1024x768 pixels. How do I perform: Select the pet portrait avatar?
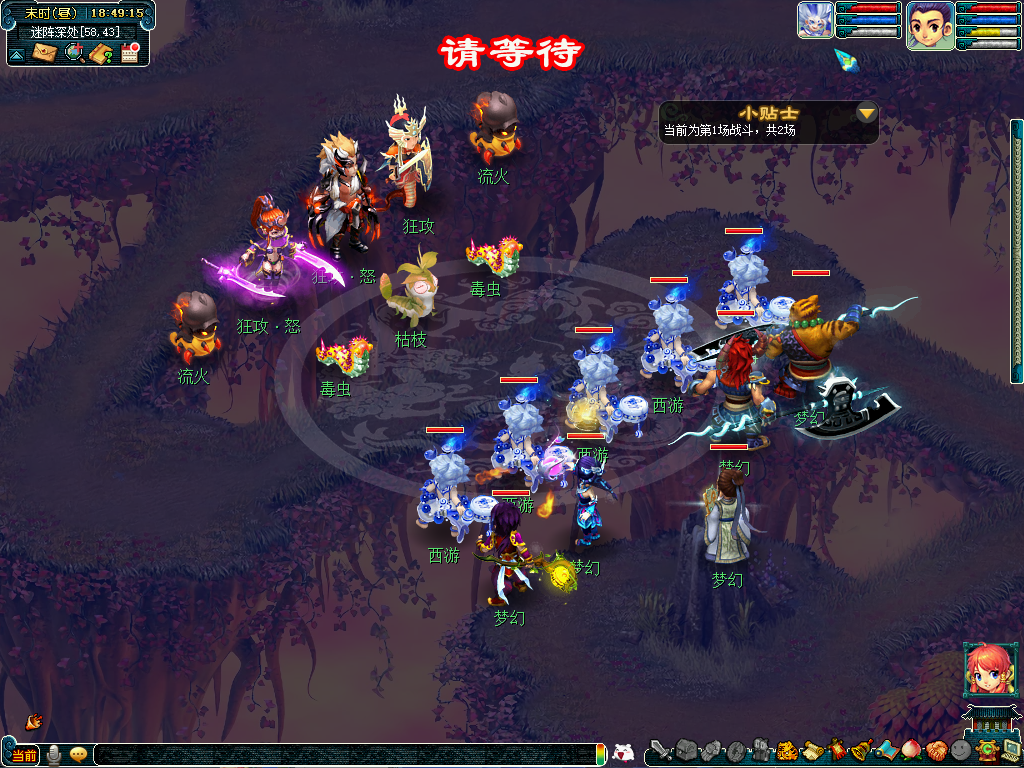click(815, 20)
